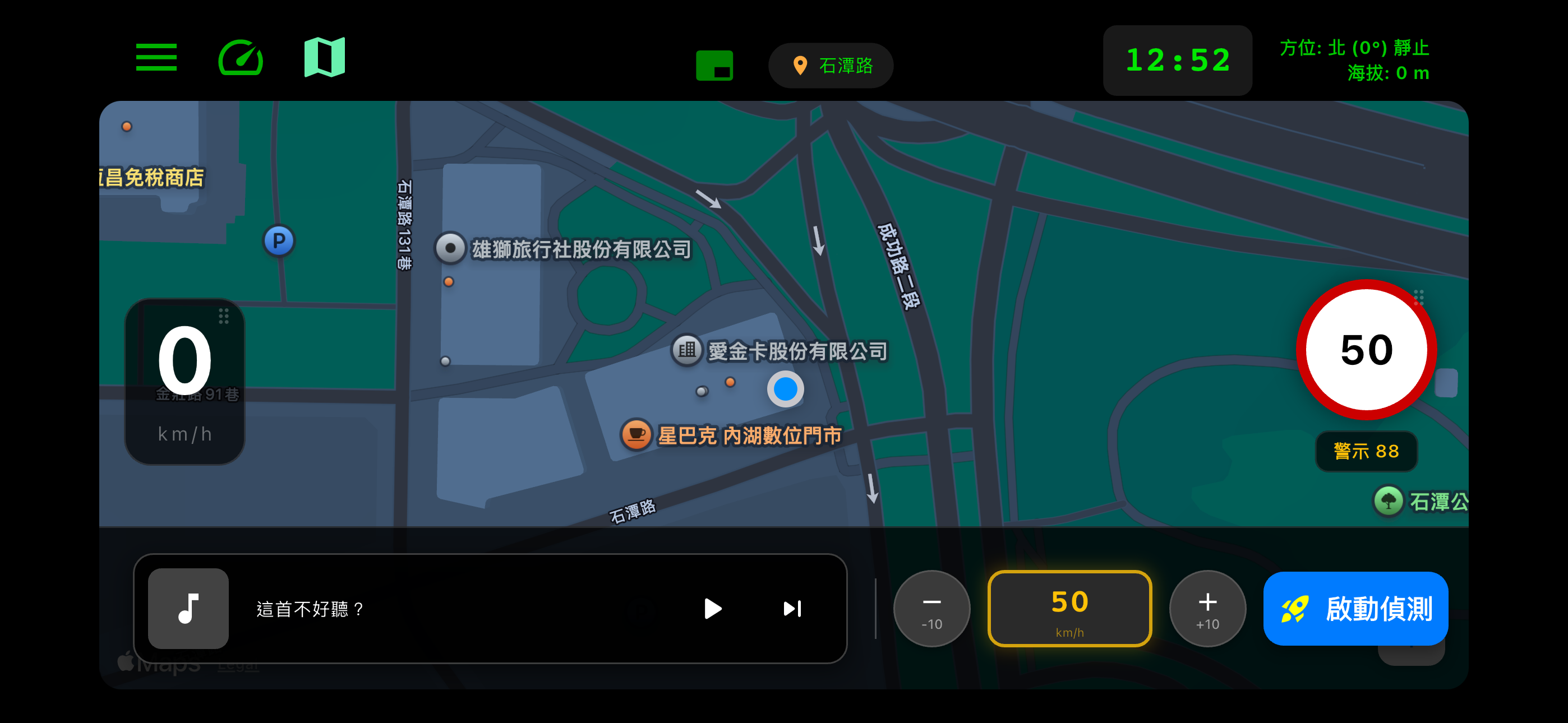Open the hamburger menu
1568x723 pixels.
tap(156, 57)
